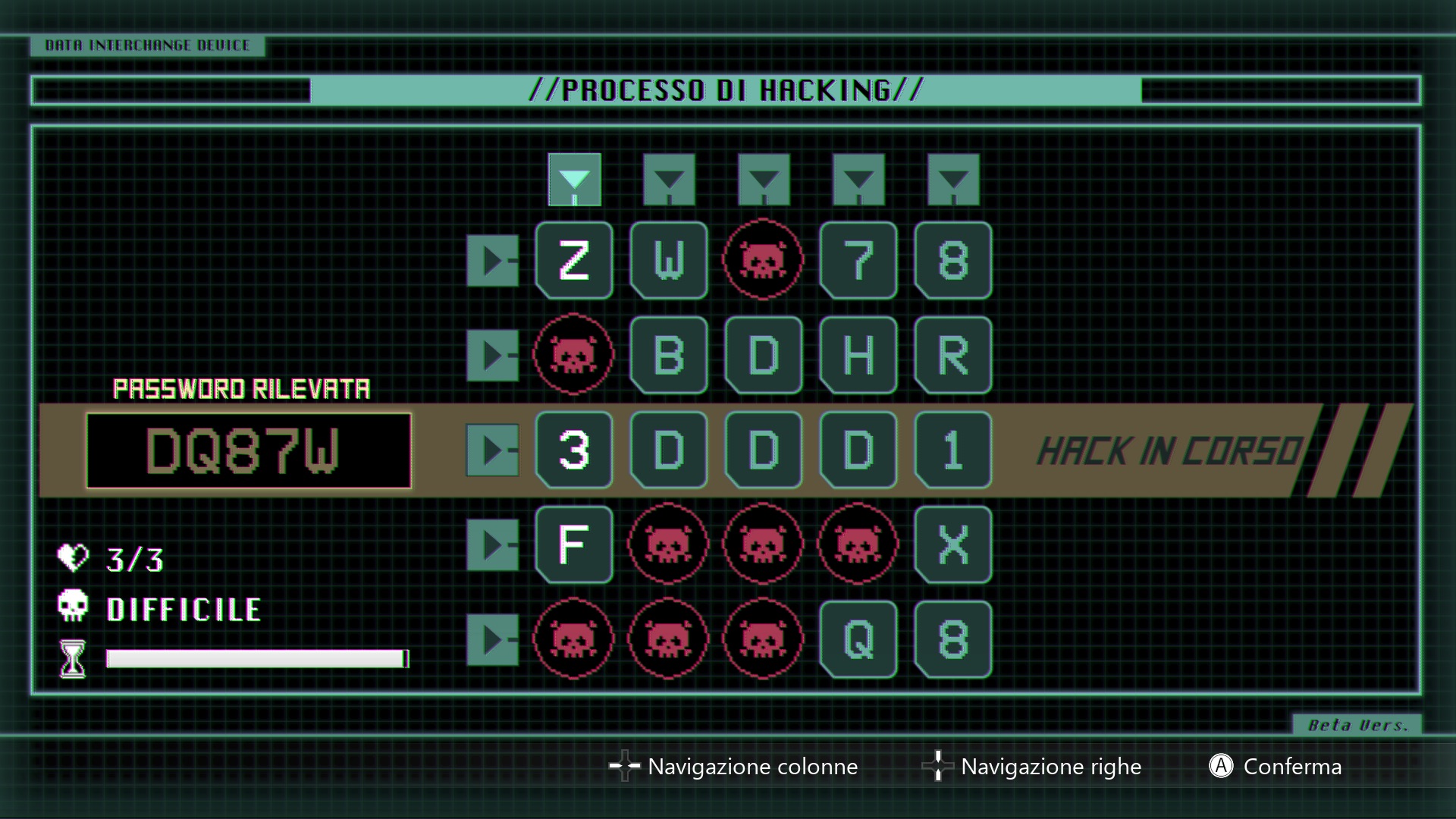Activate the highlighted column arrow above Z
The image size is (1456, 819).
(574, 180)
